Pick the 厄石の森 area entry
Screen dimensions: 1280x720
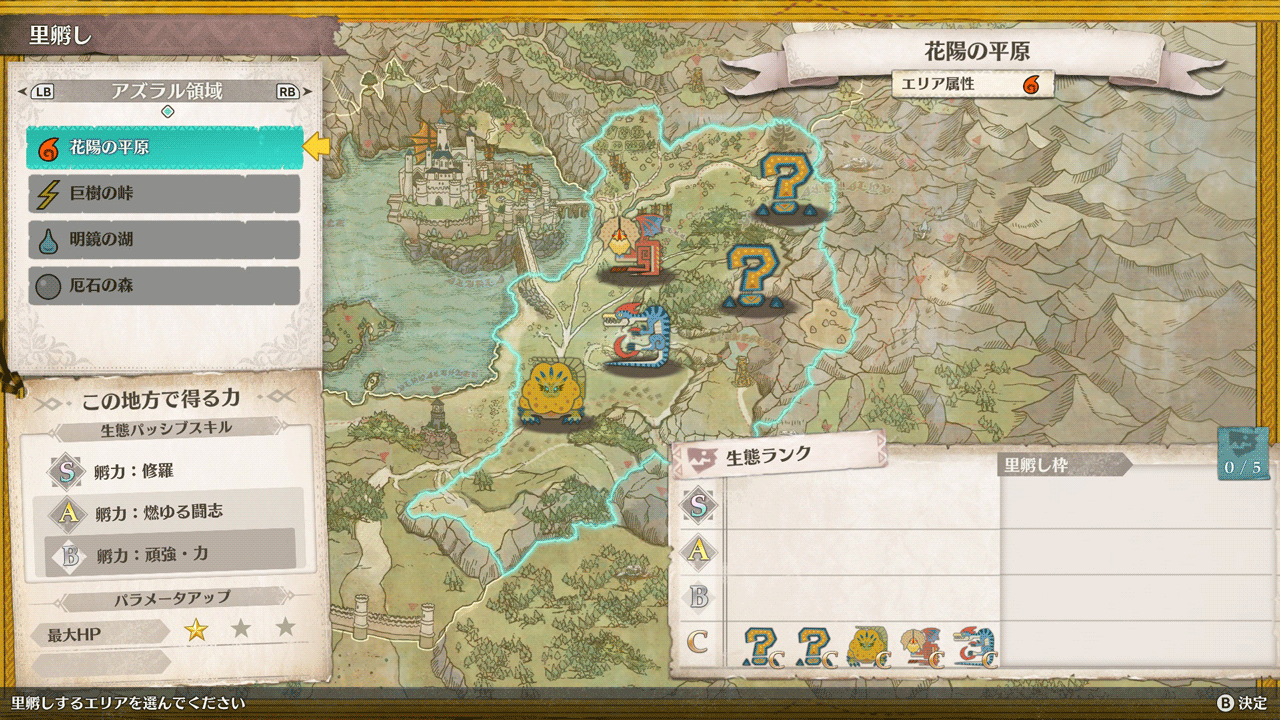click(165, 286)
